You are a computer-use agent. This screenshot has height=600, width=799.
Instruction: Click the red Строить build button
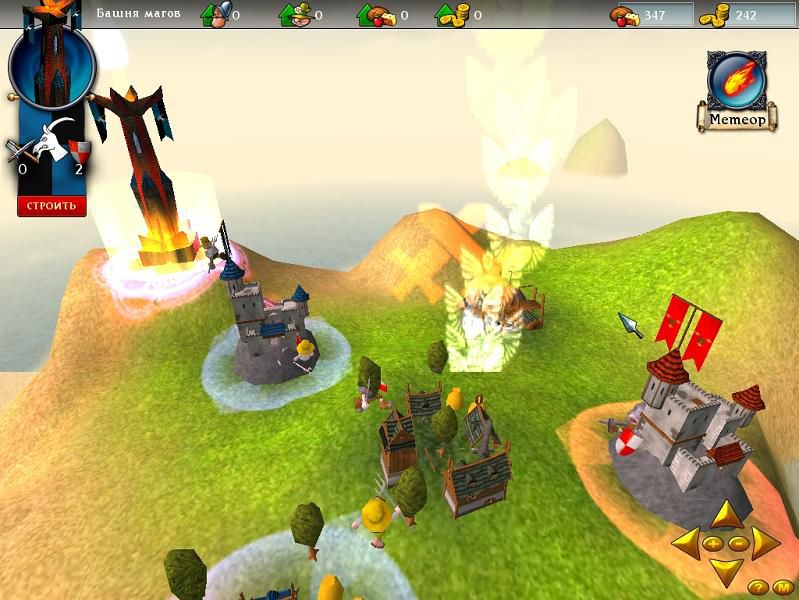(x=51, y=206)
